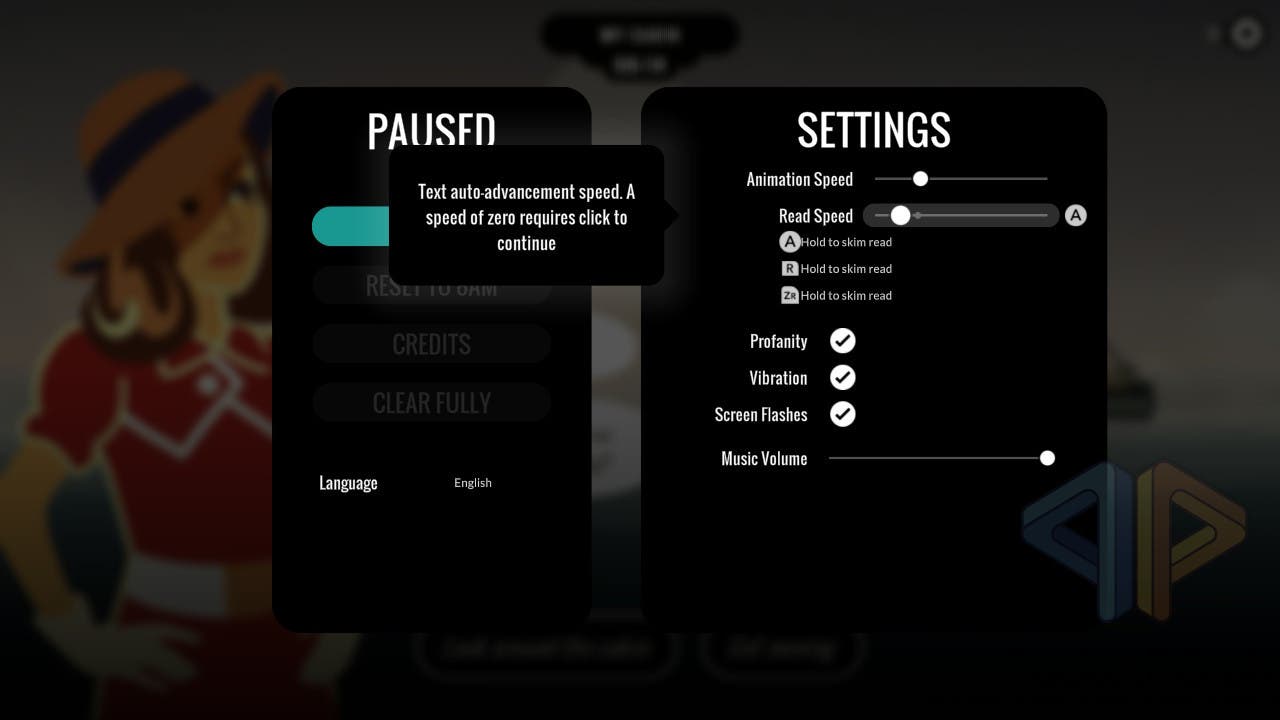1280x720 pixels.
Task: Change the English language selection
Action: pos(473,483)
